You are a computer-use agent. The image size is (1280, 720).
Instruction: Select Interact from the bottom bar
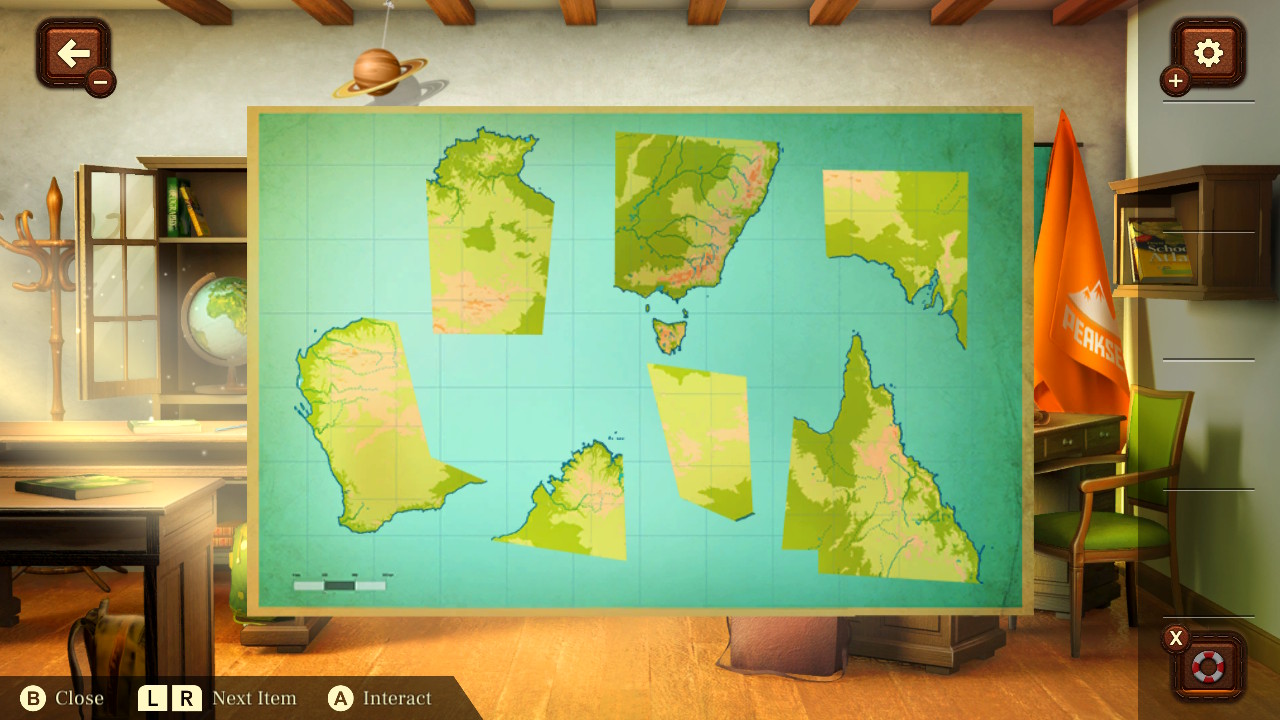click(400, 698)
